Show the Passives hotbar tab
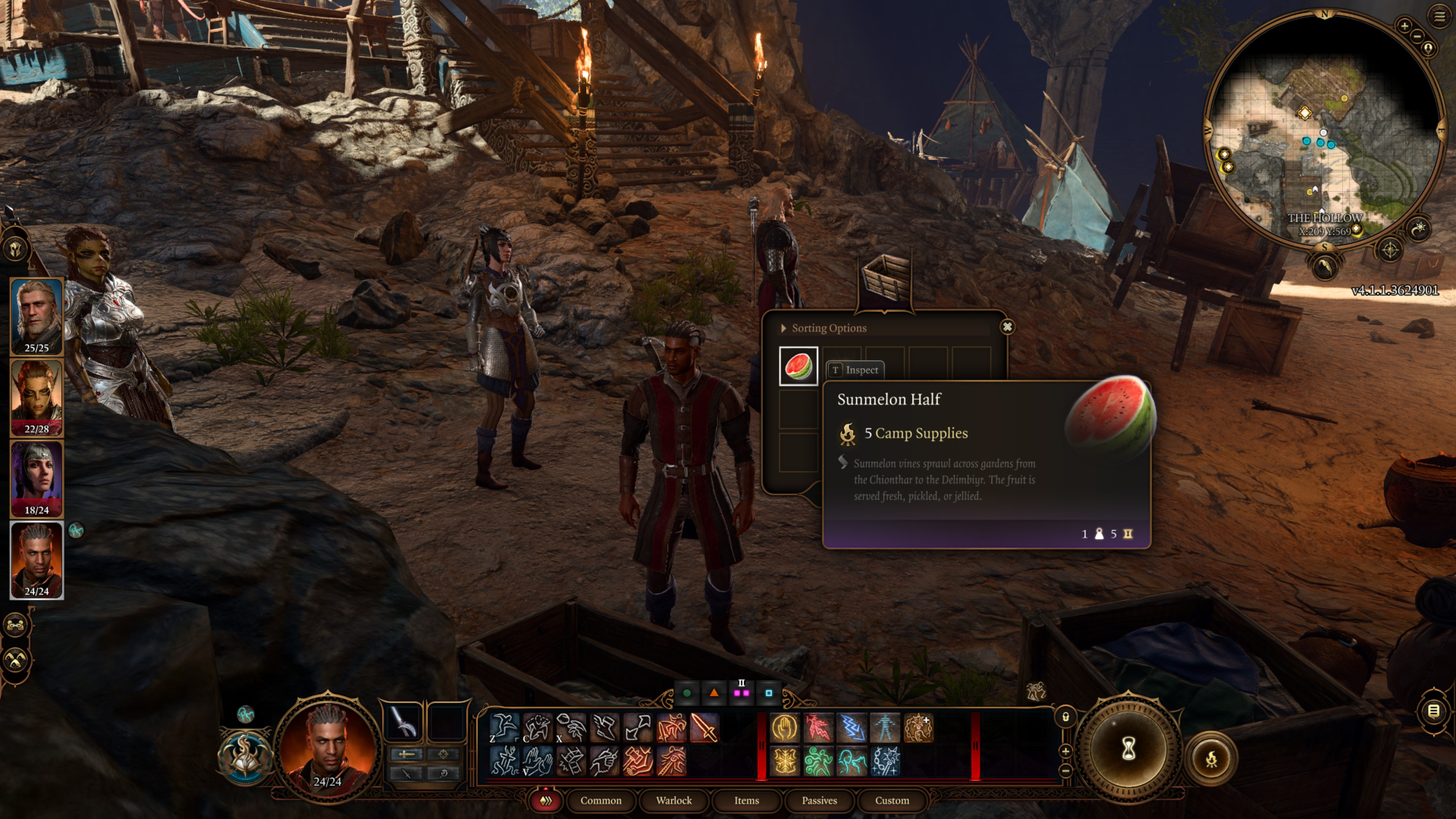Screen dimensions: 1456x819 pyautogui.click(x=819, y=800)
